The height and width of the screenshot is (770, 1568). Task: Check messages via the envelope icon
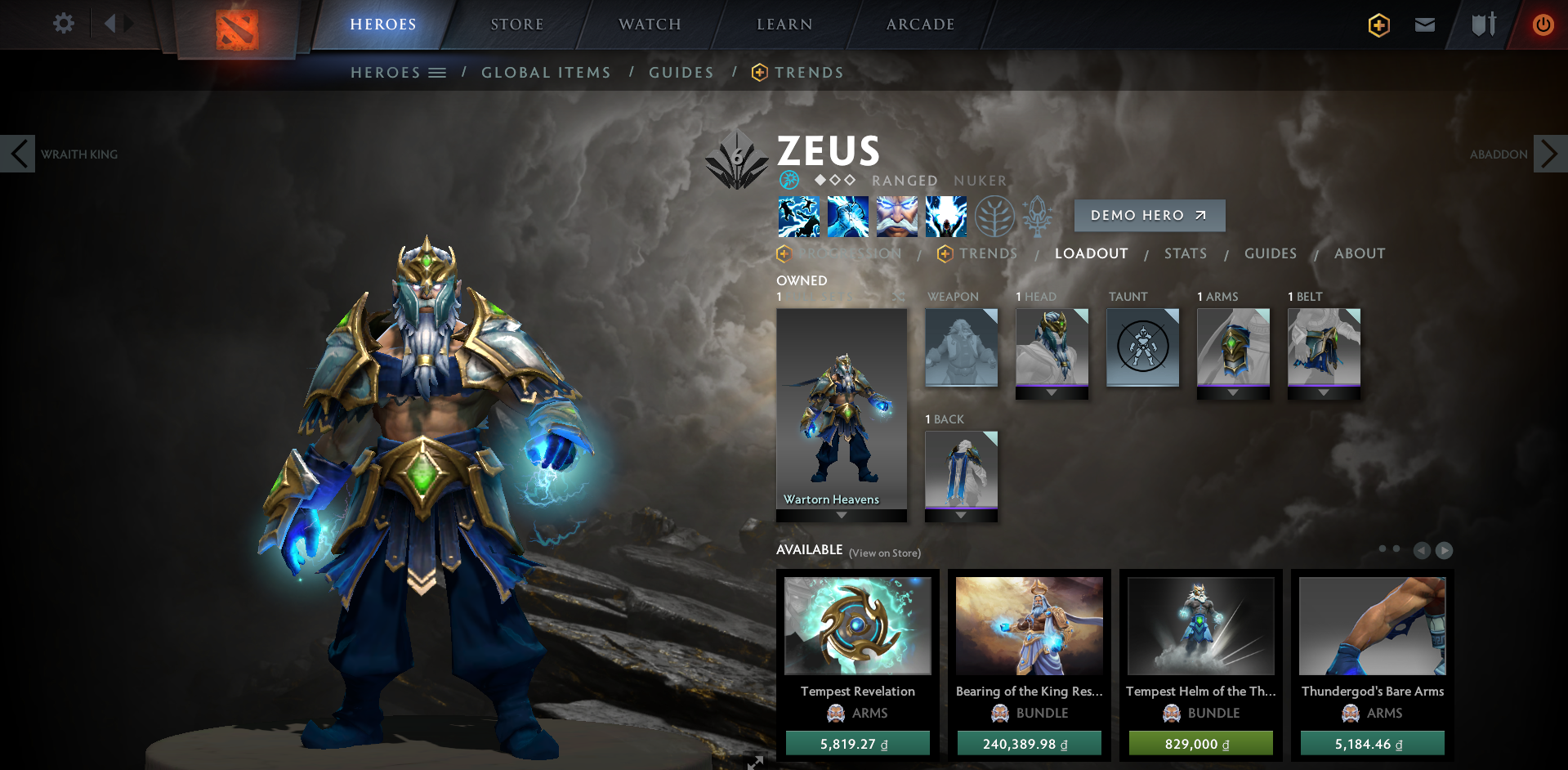1424,25
